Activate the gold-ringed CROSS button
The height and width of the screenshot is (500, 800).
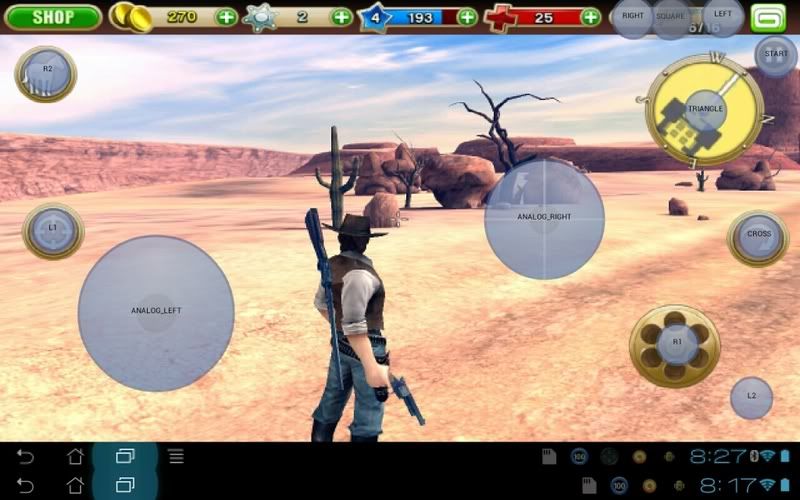(758, 236)
